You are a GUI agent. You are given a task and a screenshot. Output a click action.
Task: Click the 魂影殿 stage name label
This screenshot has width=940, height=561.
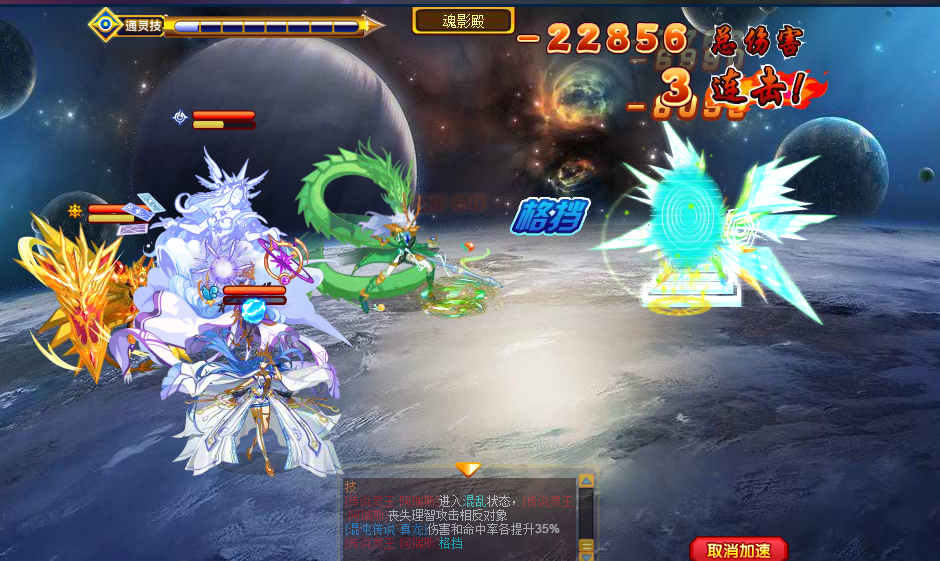click(463, 20)
